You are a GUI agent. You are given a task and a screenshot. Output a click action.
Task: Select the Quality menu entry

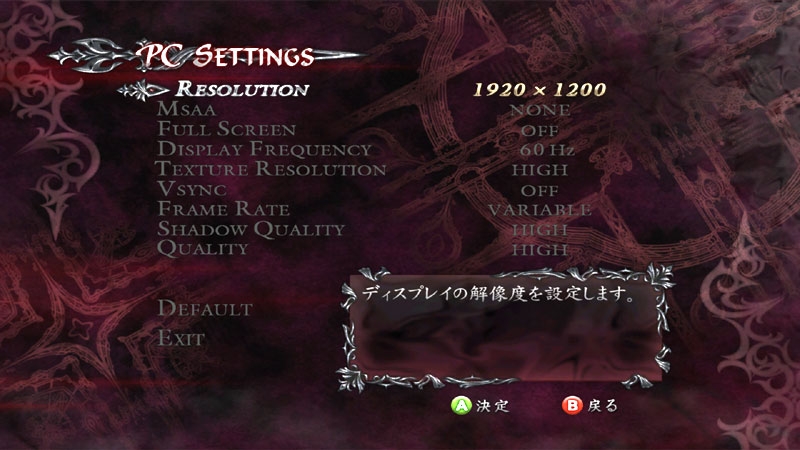click(203, 248)
